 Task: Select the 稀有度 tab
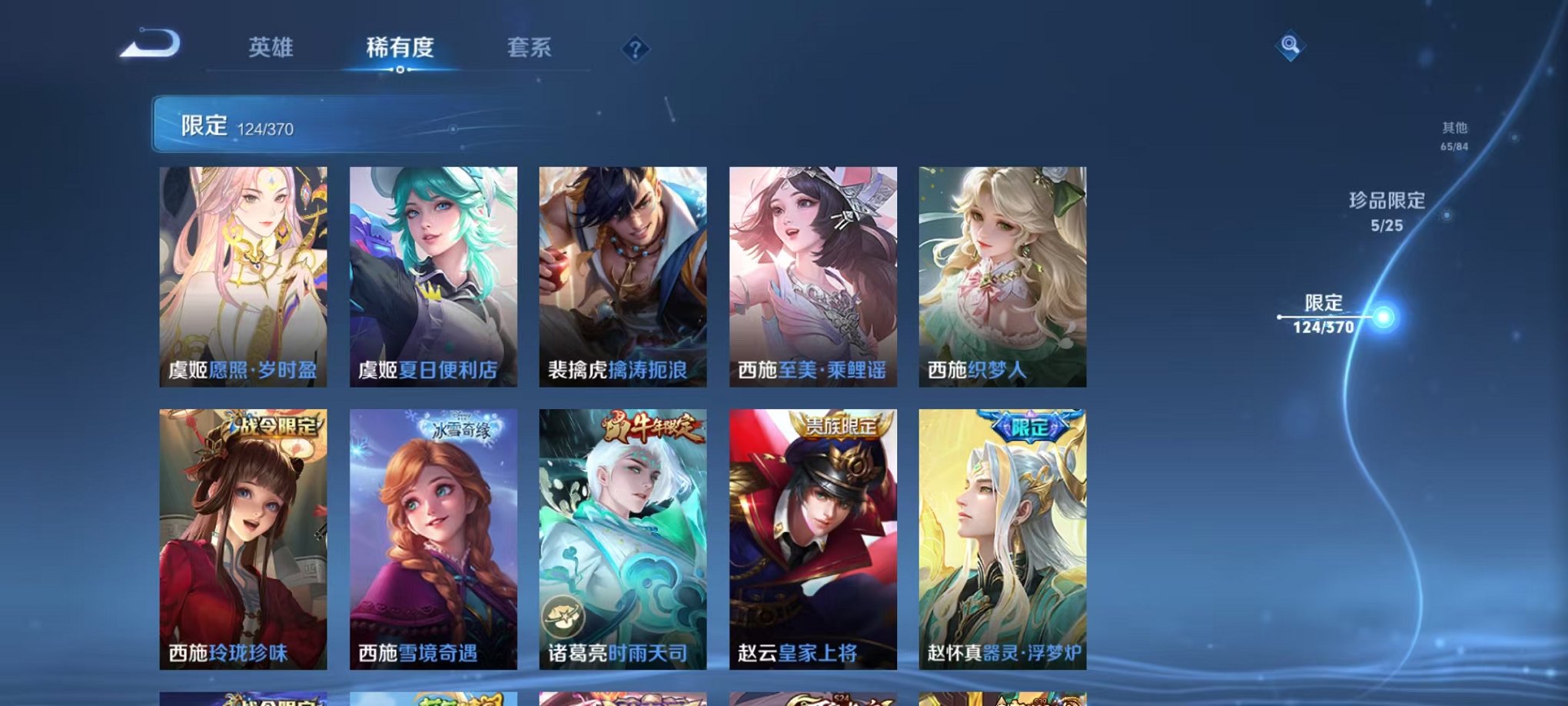398,48
